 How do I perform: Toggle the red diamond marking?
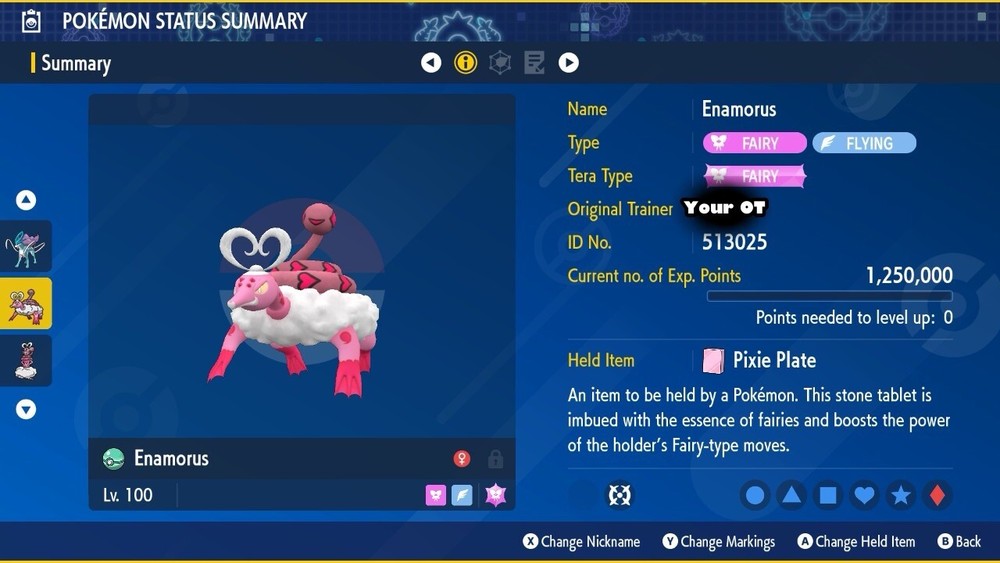(x=937, y=495)
